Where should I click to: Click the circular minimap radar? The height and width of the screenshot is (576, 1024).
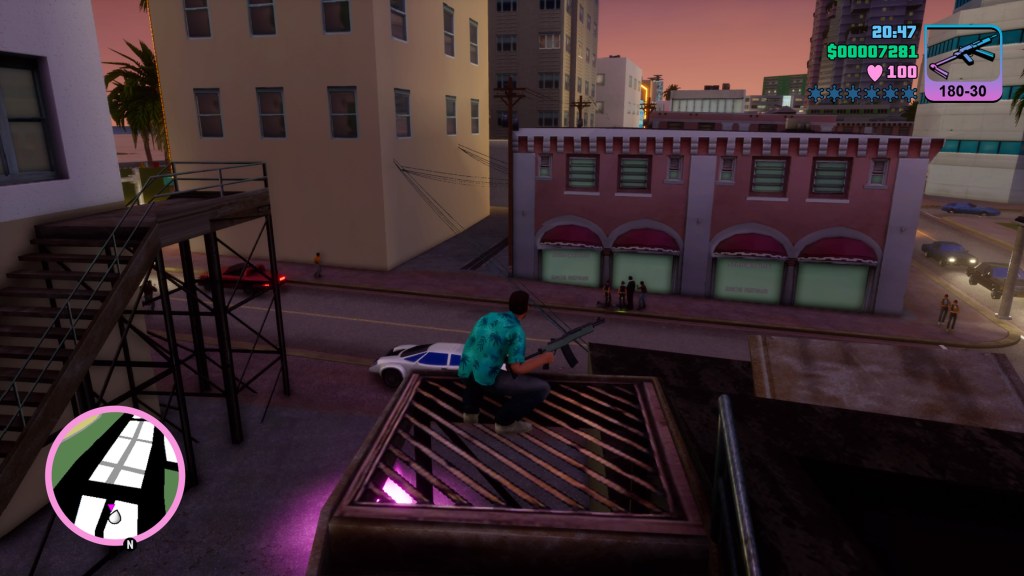tap(115, 475)
